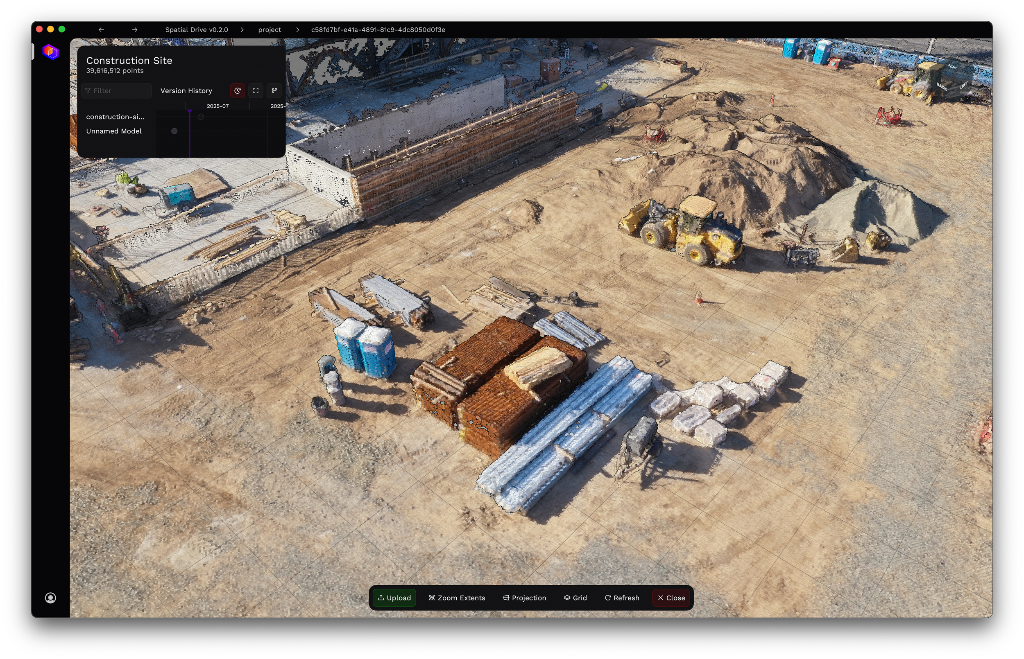Click the expand frame icon beside Version History

[x=256, y=91]
